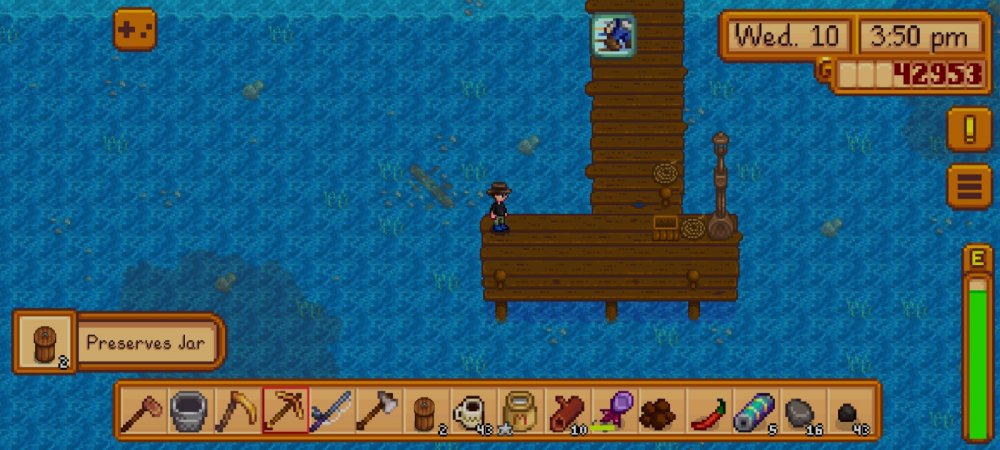Image resolution: width=1000 pixels, height=450 pixels.
Task: Choose the backpack item with the silver star
Action: pos(520,411)
